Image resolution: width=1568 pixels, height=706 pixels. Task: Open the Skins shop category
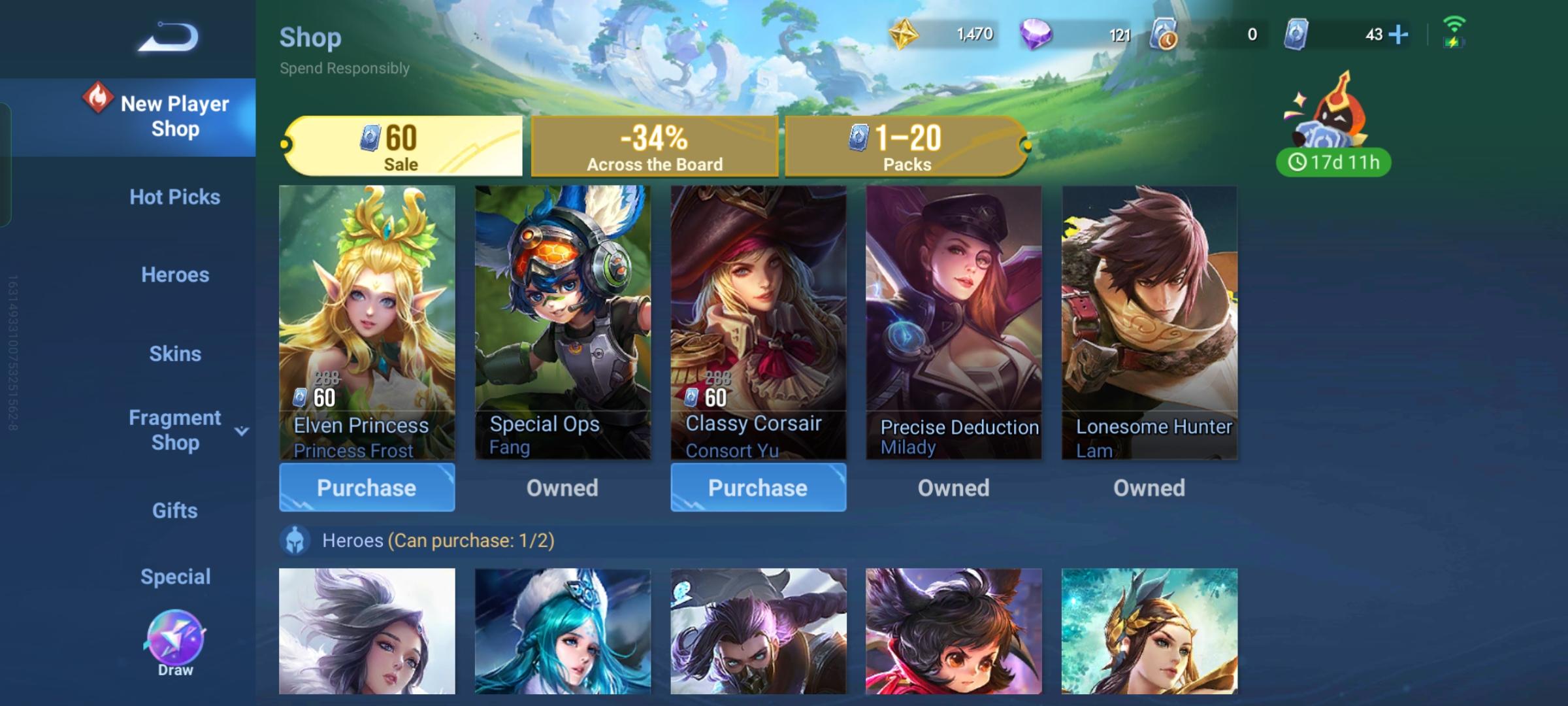[174, 354]
